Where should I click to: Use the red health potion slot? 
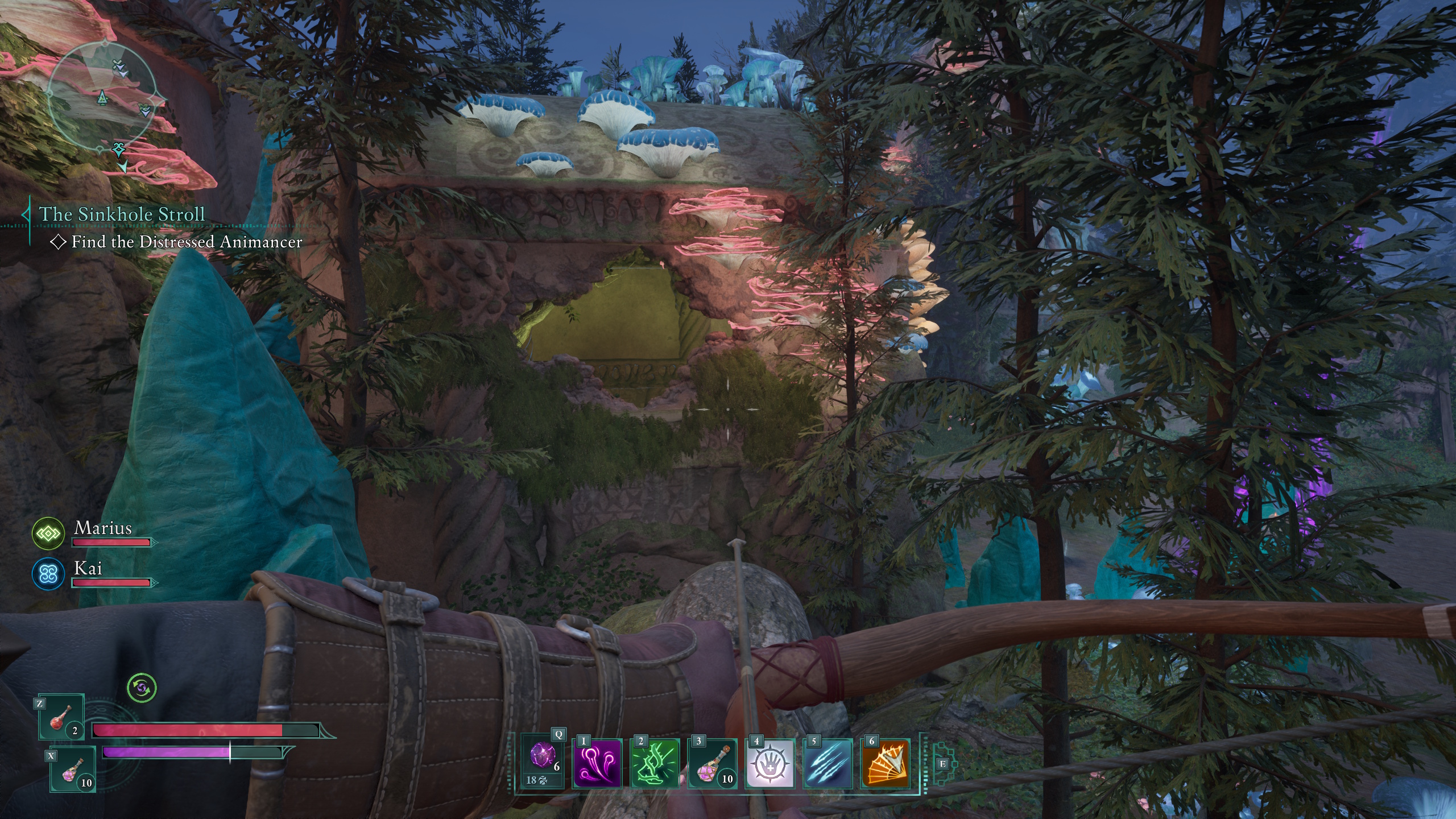coord(61,718)
